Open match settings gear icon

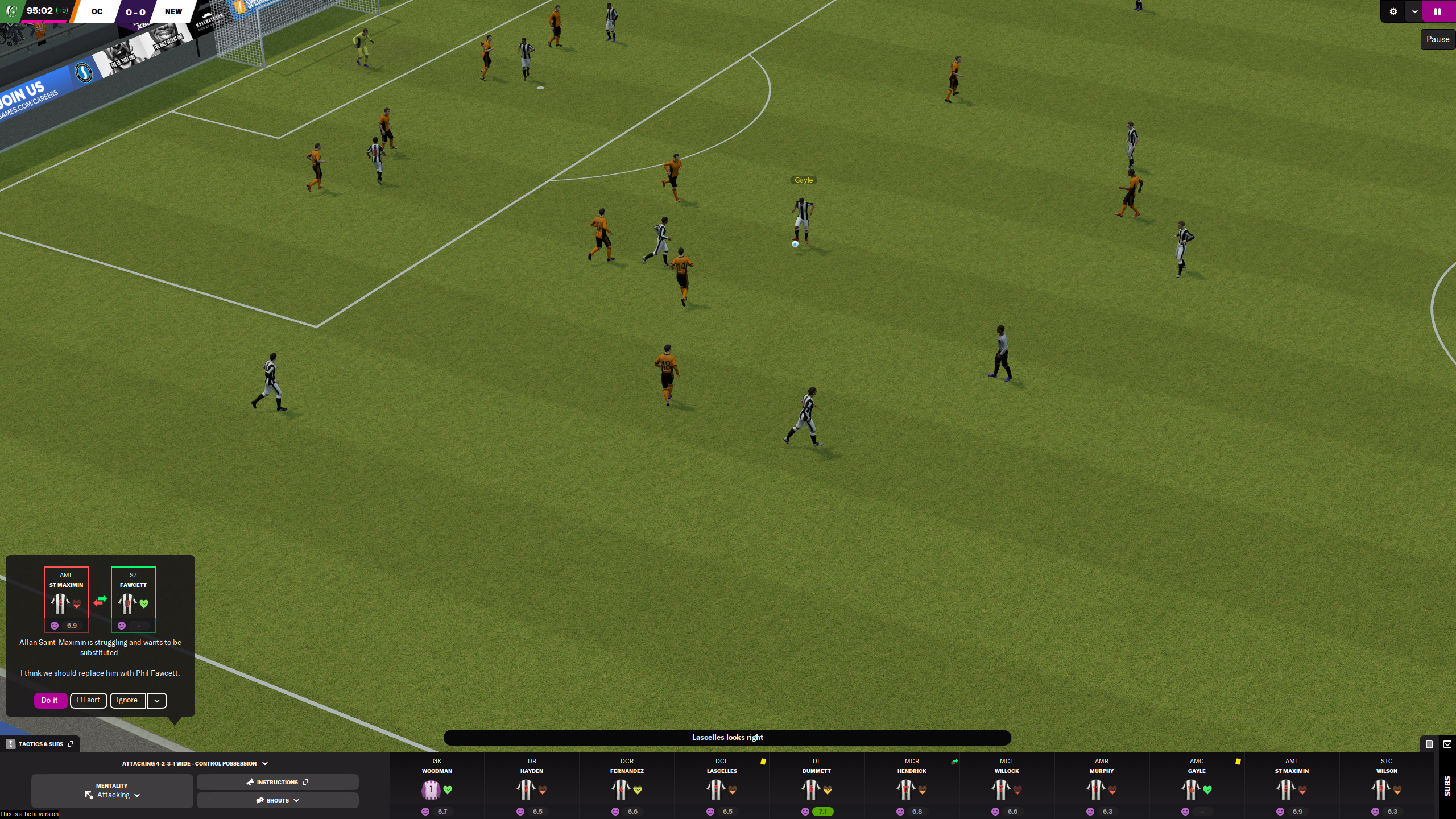pos(1393,11)
